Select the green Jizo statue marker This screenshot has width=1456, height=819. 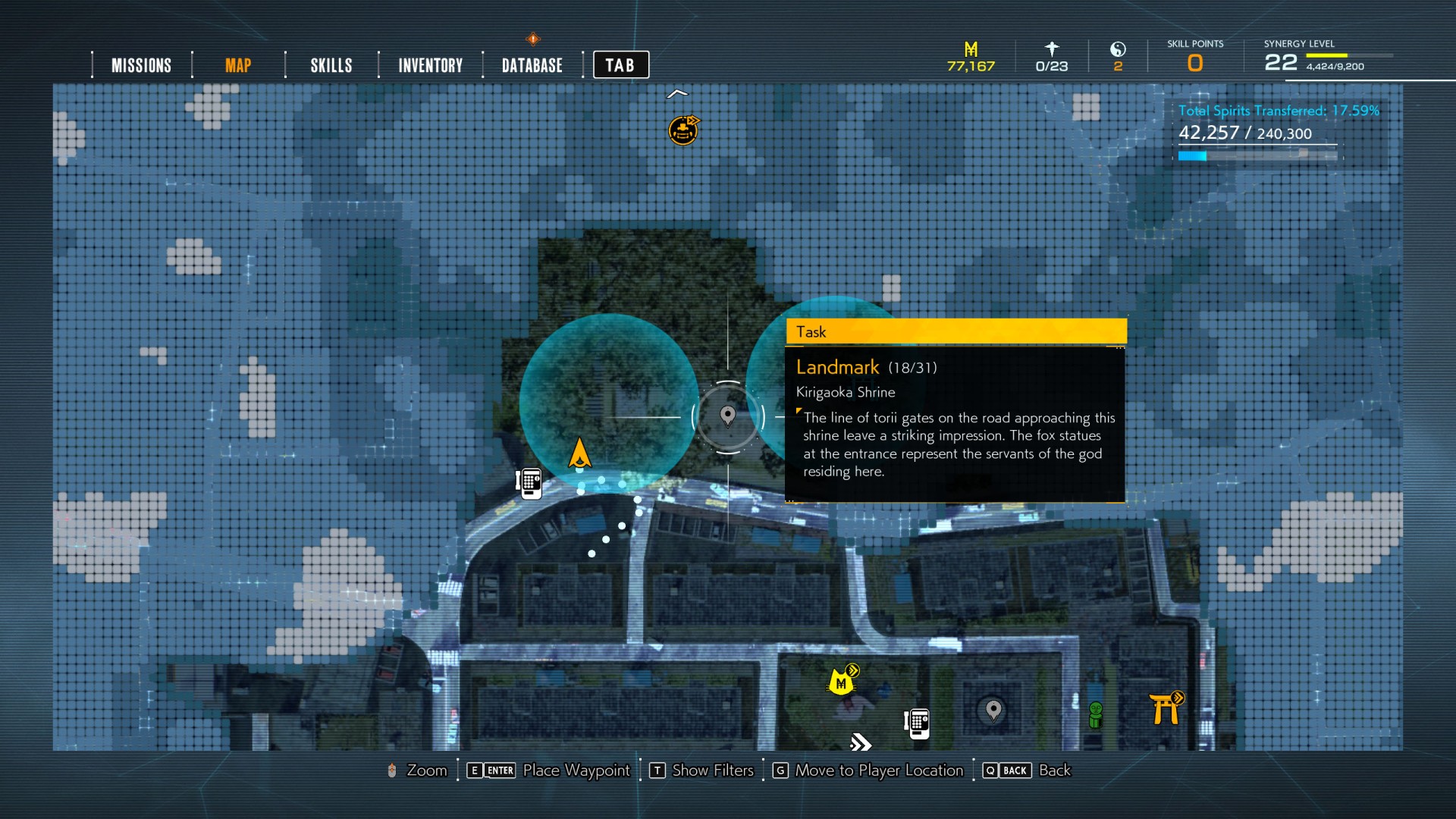coord(1096,714)
